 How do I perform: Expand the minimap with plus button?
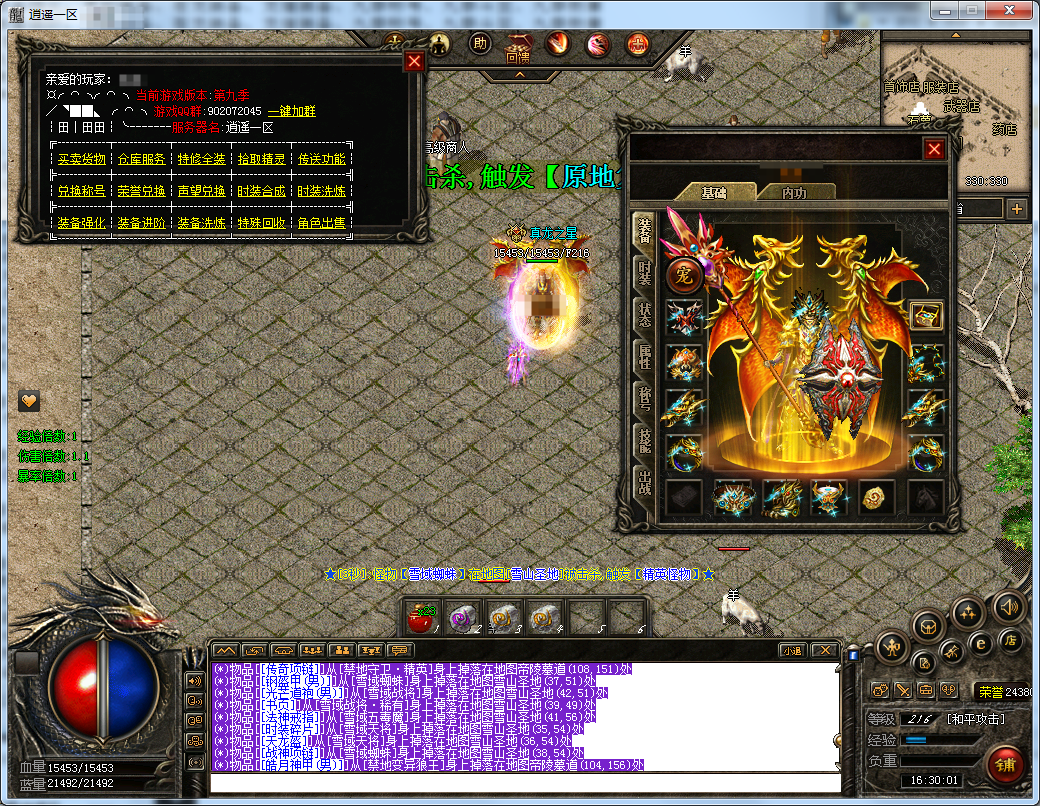click(x=1017, y=209)
